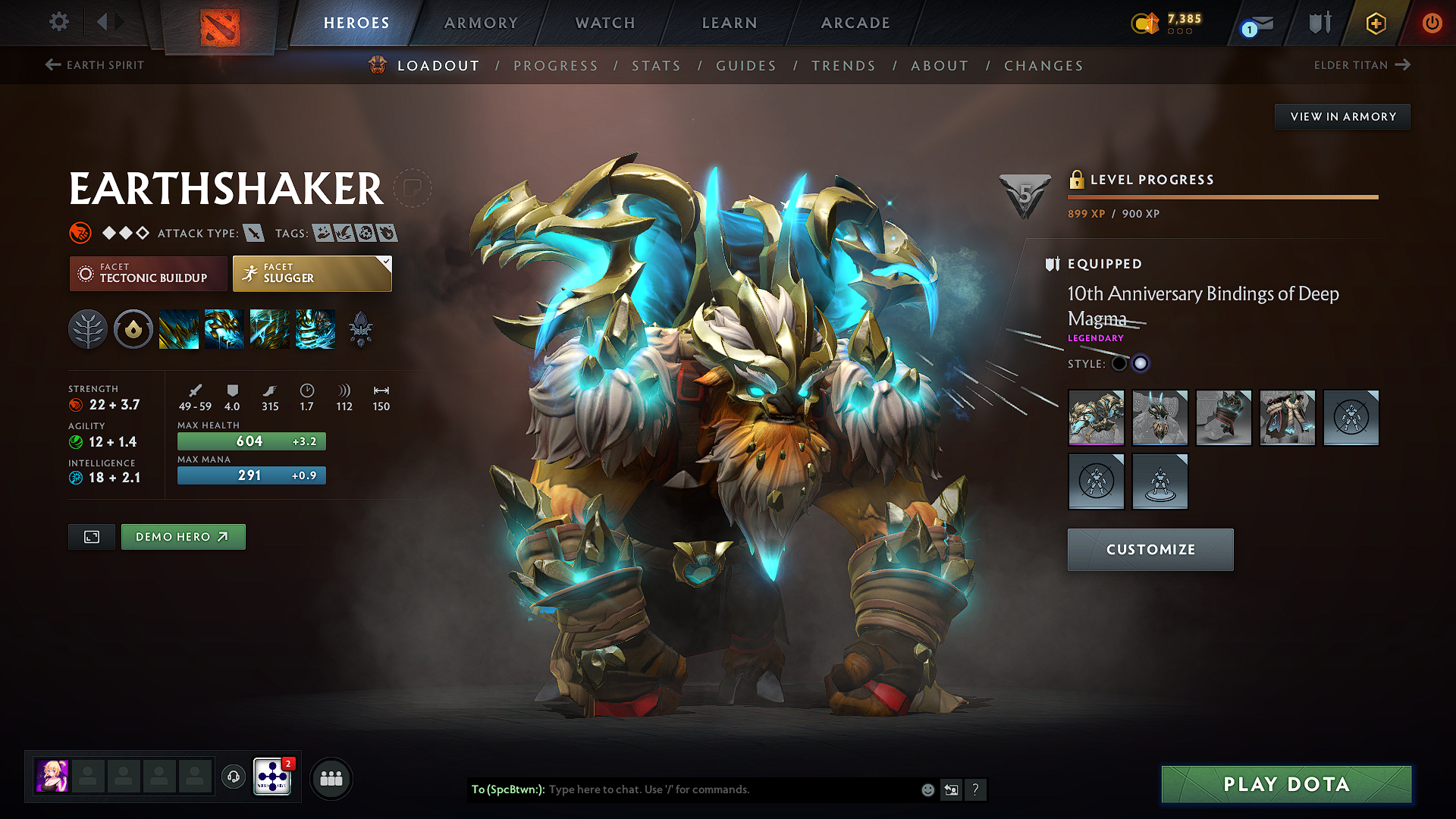
Task: Type in the chat input field
Action: (682, 789)
